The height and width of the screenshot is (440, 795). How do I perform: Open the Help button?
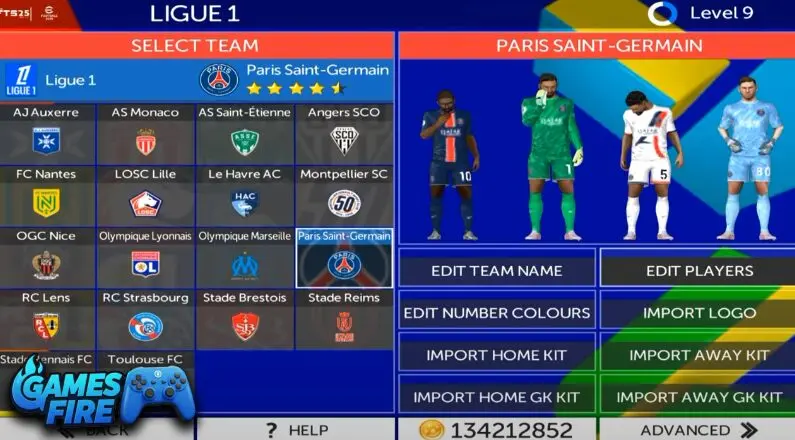(x=295, y=430)
